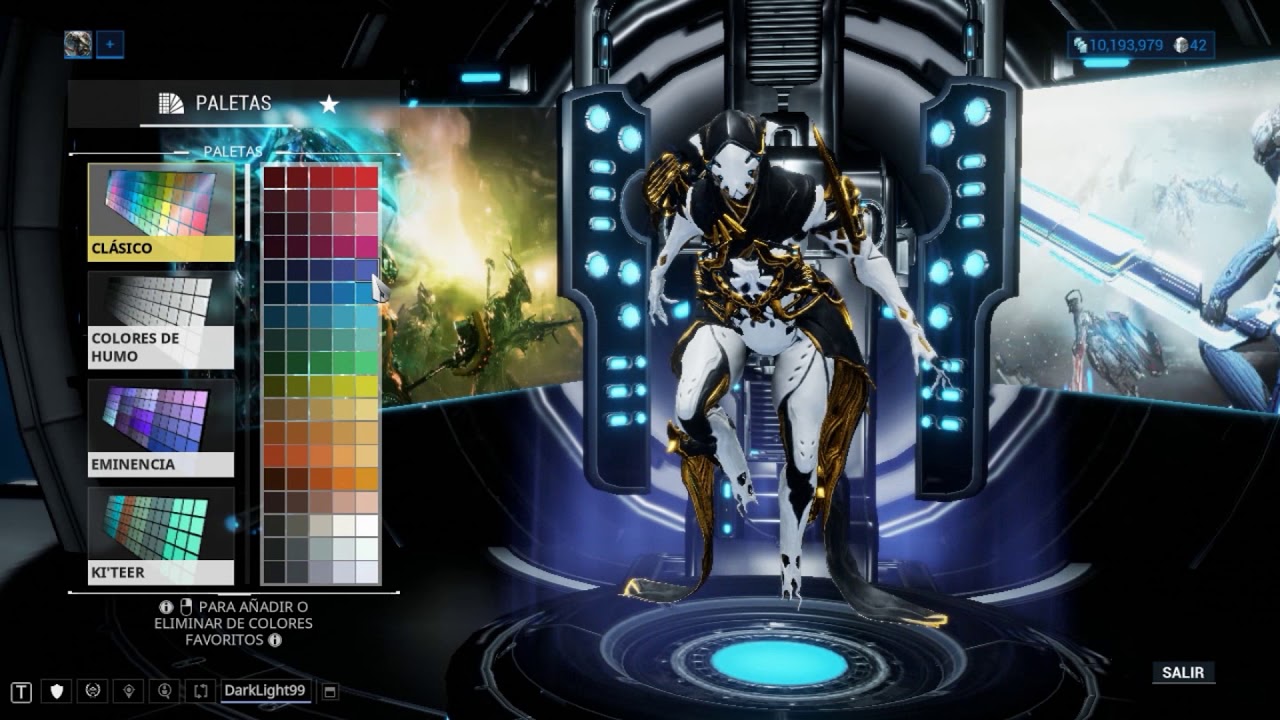Open the exchange arrows chat tab
The image size is (1280, 720).
pos(200,691)
